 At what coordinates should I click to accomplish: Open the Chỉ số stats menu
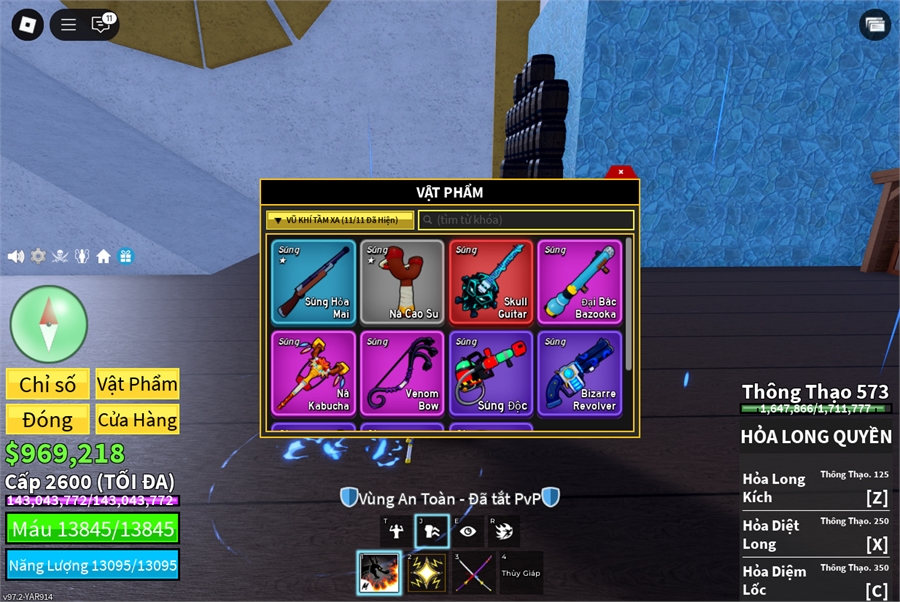click(x=47, y=384)
